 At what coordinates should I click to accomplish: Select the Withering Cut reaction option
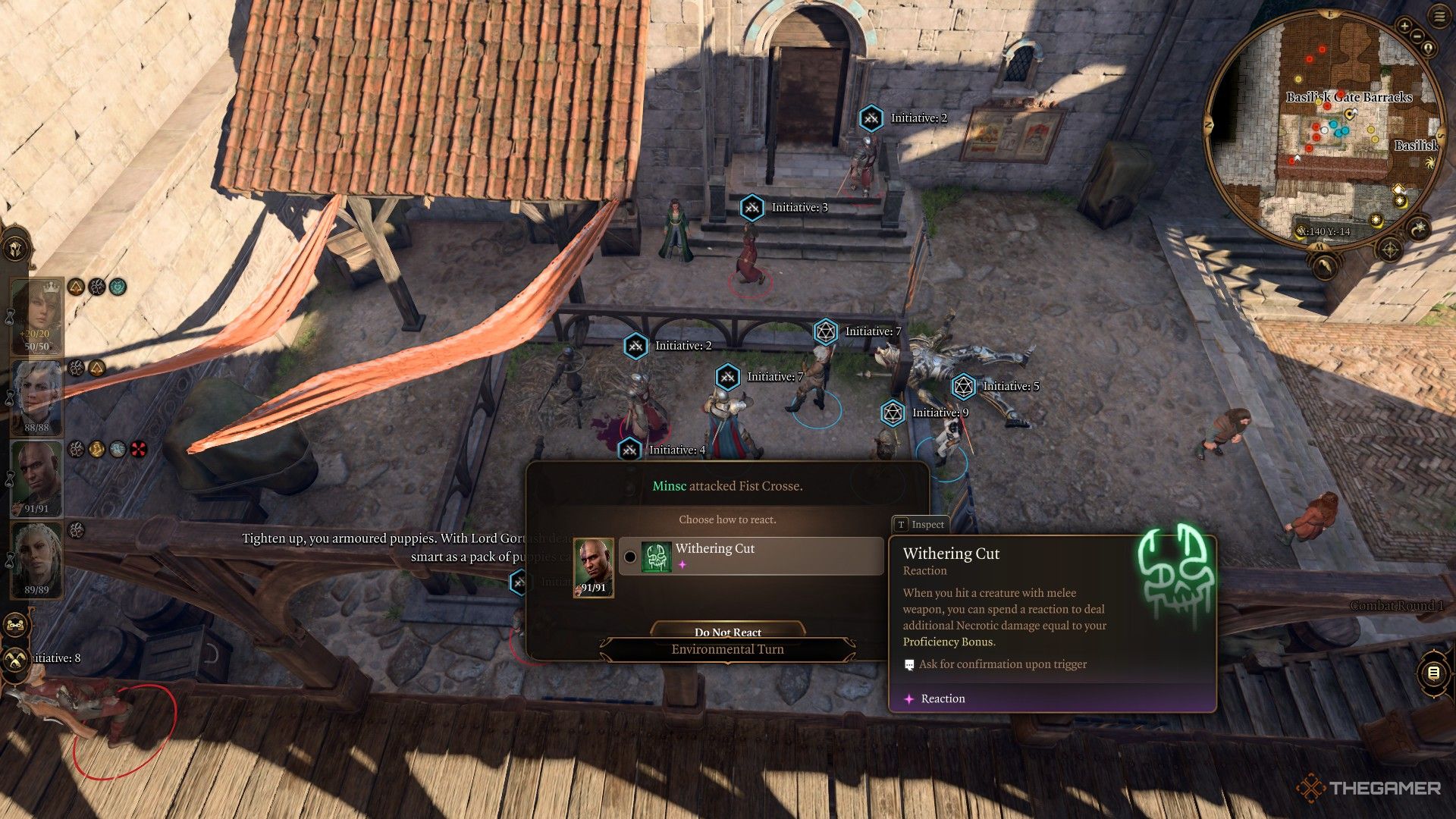click(751, 556)
